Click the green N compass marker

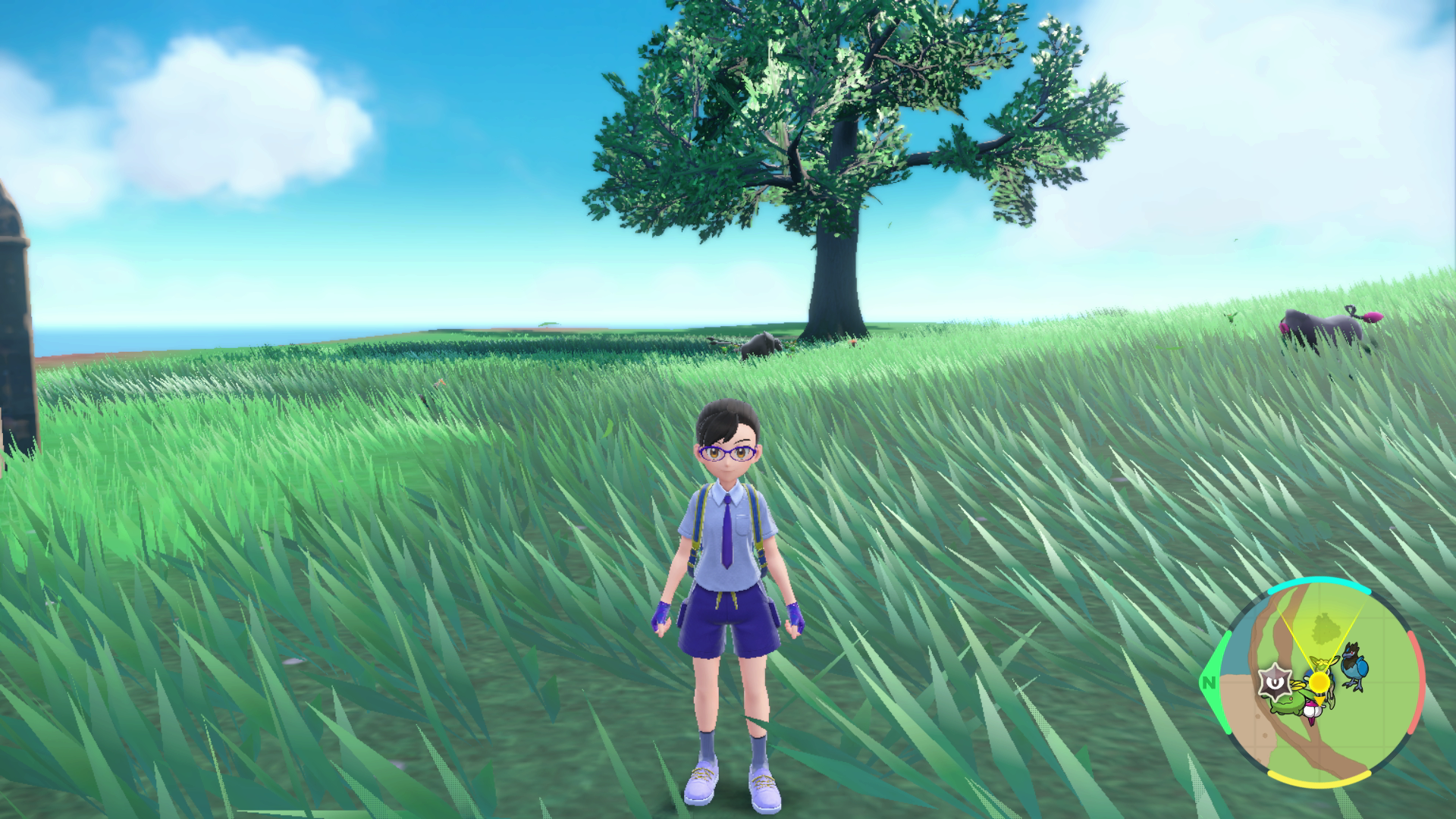pos(1208,682)
